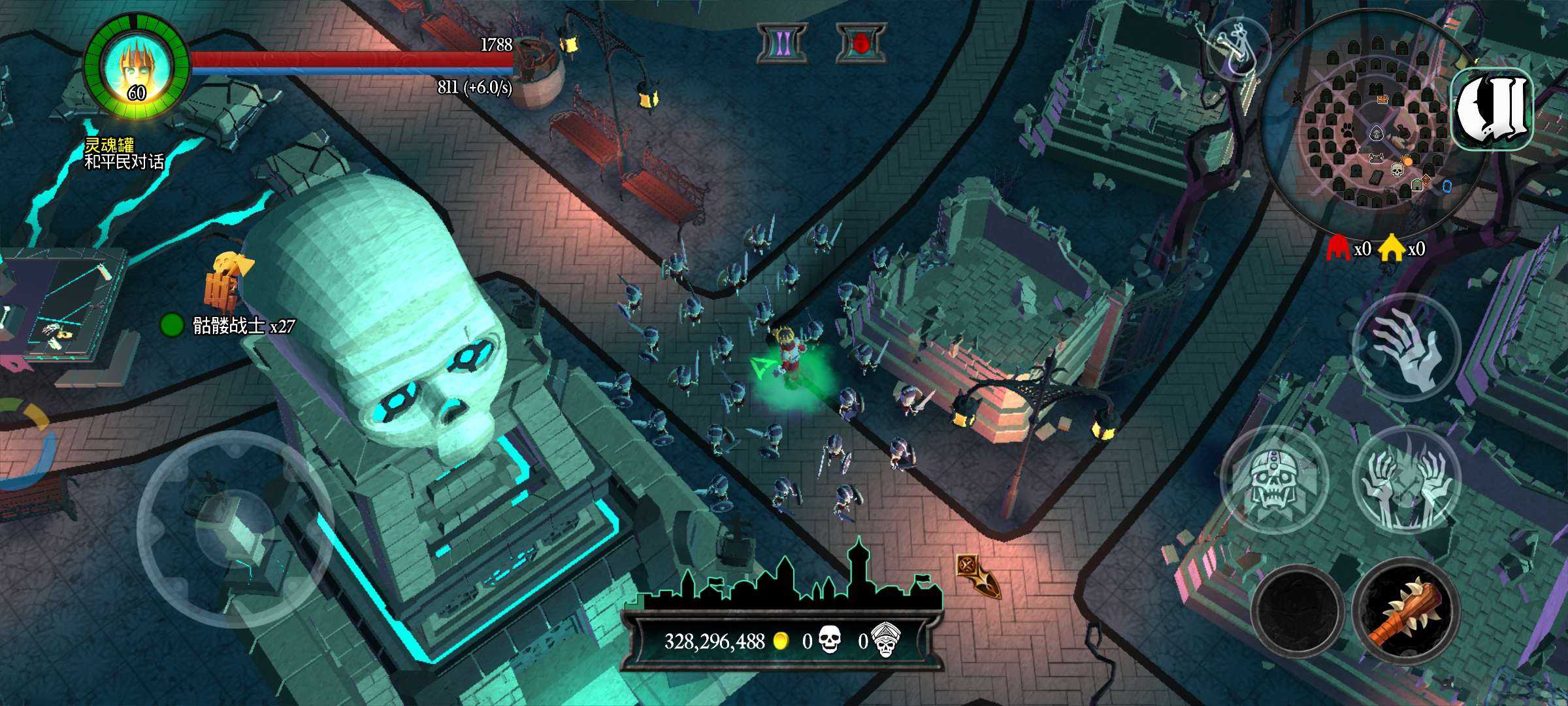Tap the empty dark ability slot
Screen dimensions: 1568x706
click(x=1297, y=611)
